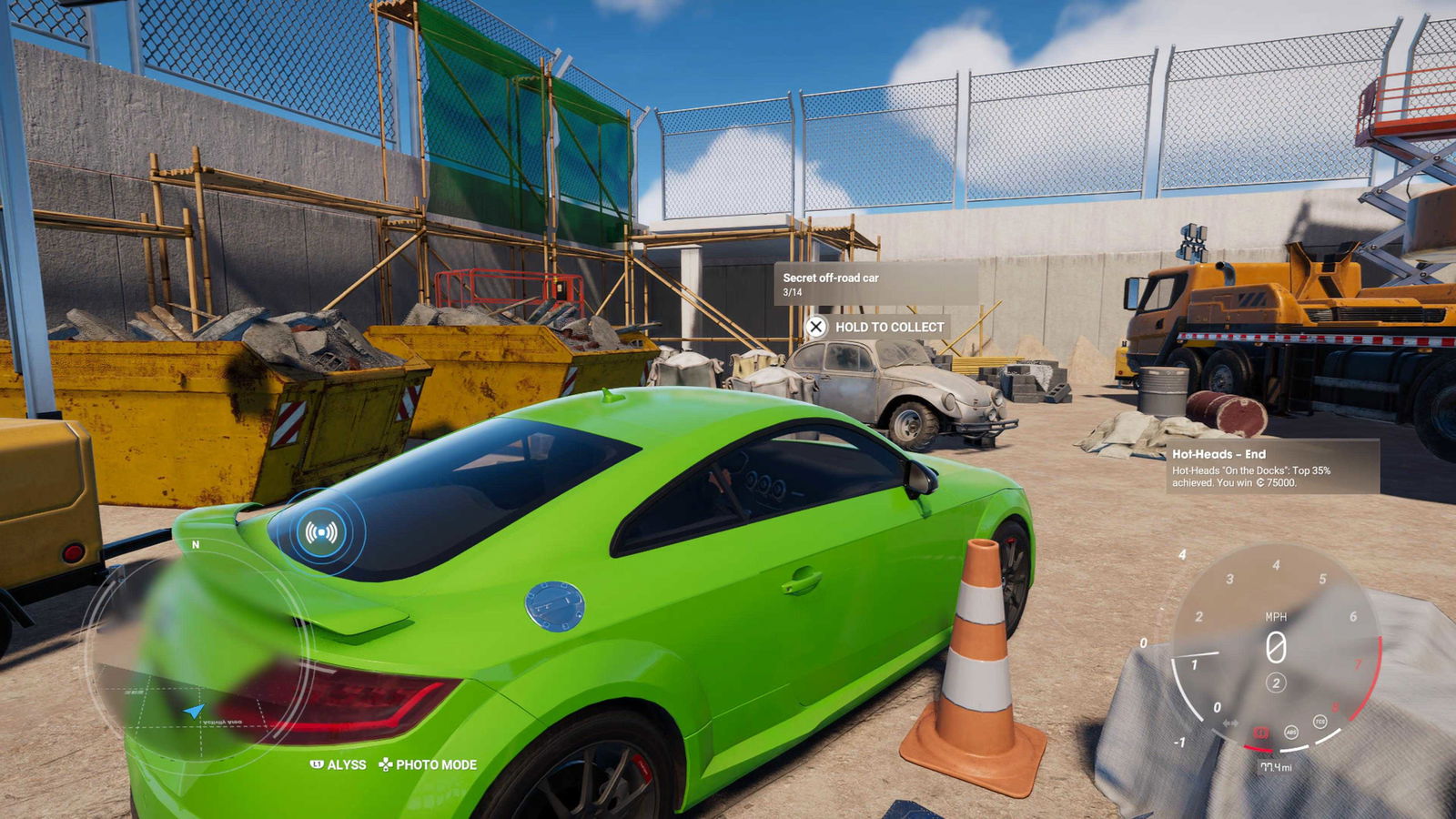Open the Hot-Heads End reward notification

(1272, 468)
